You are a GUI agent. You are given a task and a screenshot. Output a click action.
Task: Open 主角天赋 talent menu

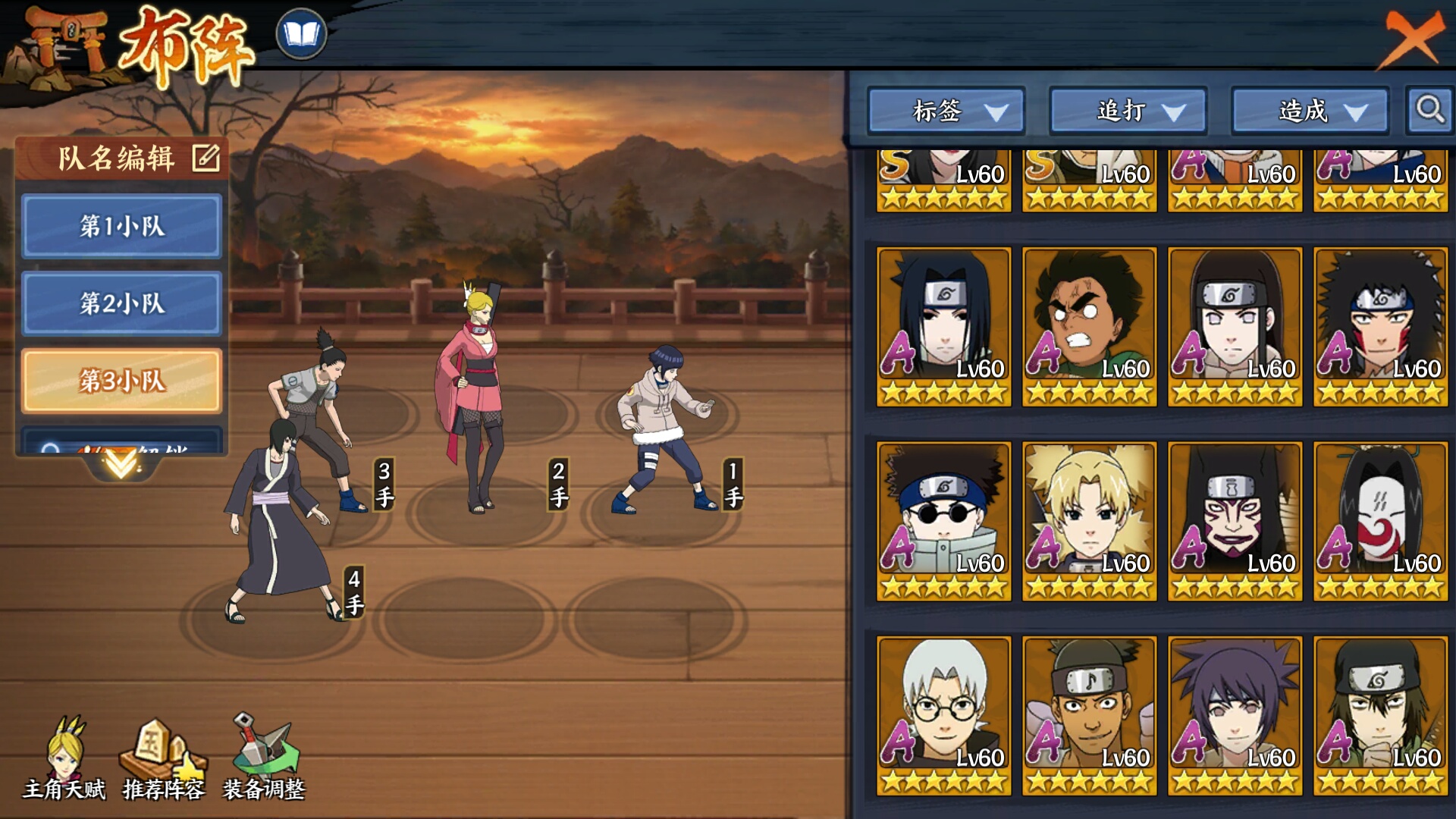point(64,758)
